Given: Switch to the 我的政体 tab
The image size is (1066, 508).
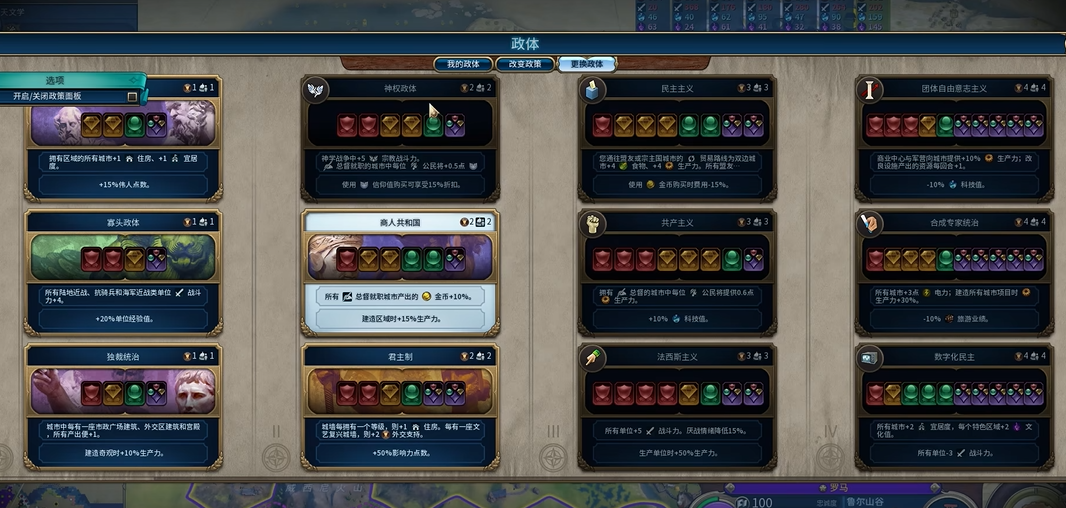Looking at the screenshot, I should tap(463, 64).
